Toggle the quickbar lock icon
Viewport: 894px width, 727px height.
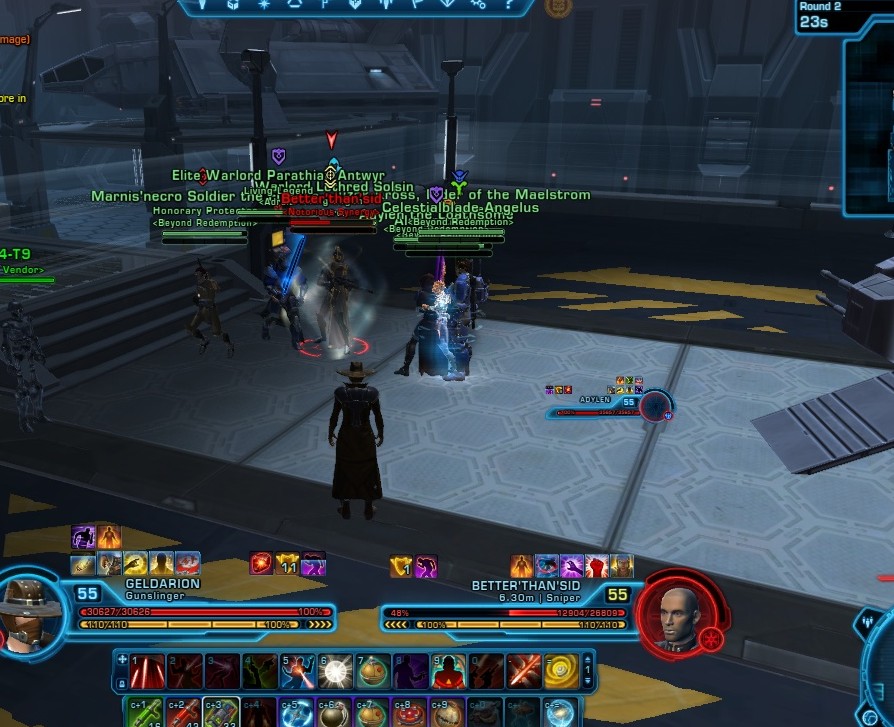coord(122,682)
